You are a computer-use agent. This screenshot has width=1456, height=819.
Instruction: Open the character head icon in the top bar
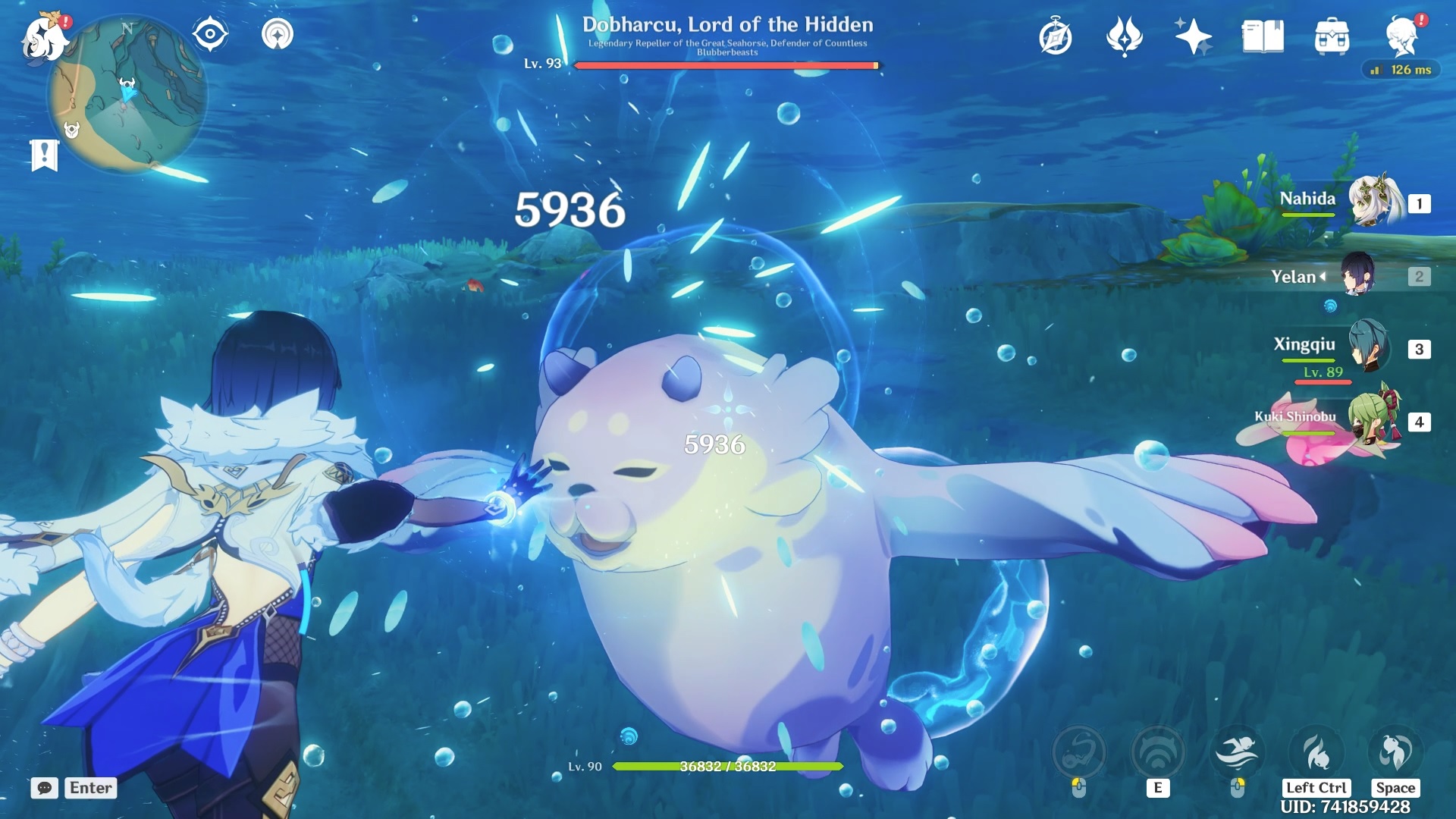click(1401, 36)
